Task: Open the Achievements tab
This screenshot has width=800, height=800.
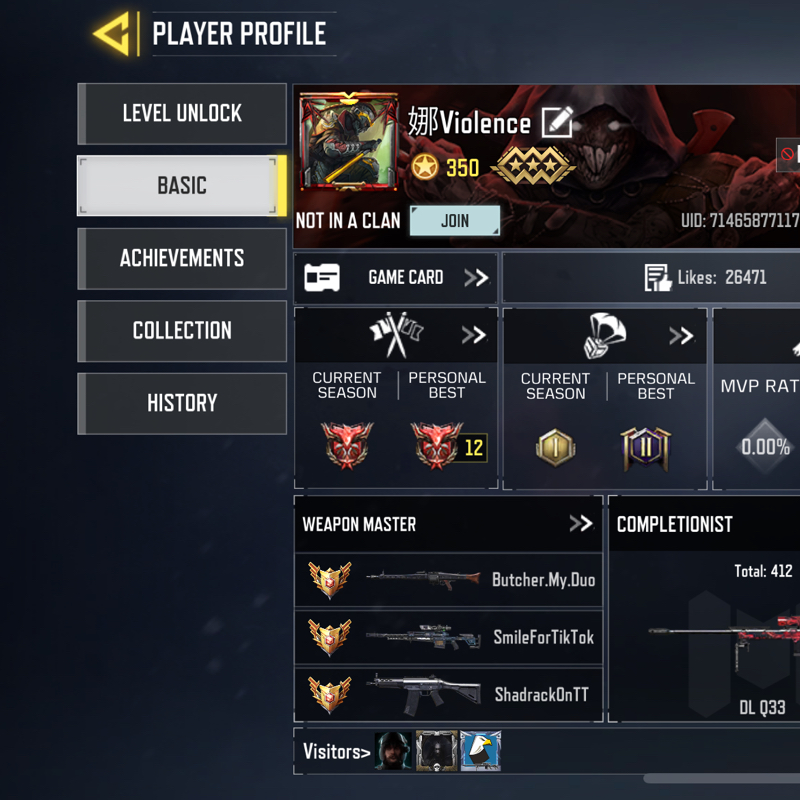Action: 182,258
